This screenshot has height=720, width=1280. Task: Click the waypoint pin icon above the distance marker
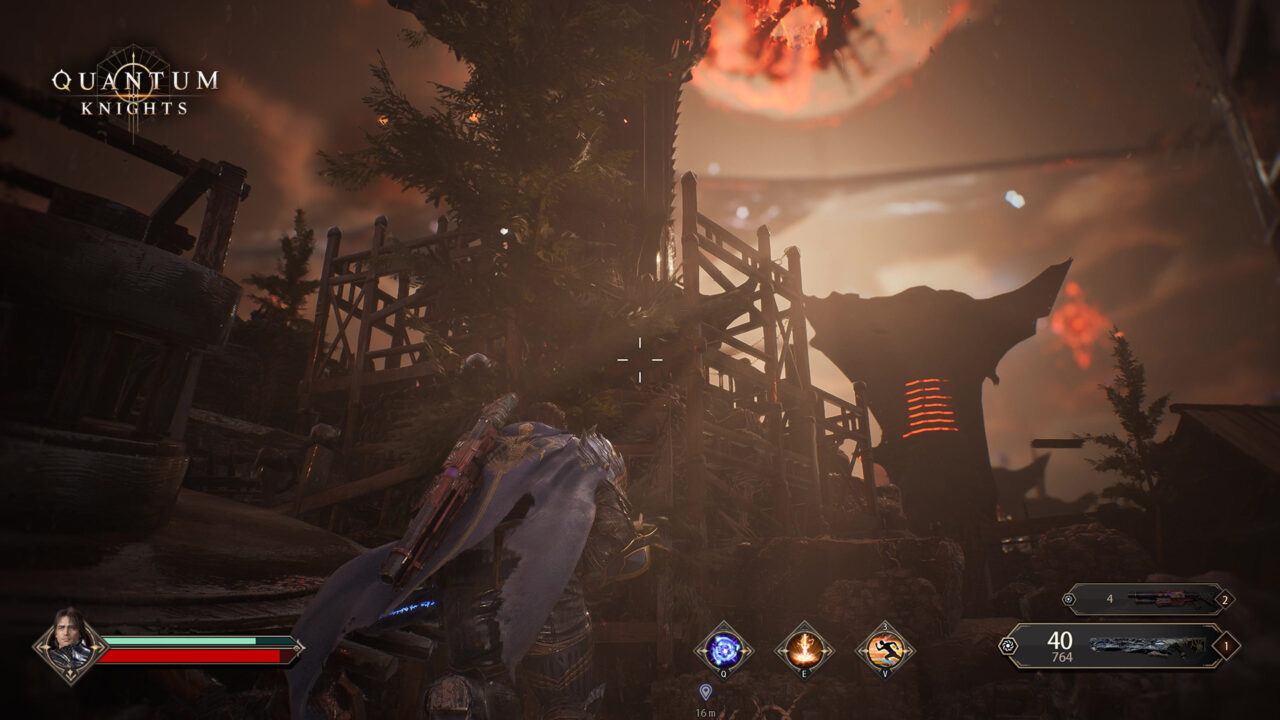(x=706, y=691)
